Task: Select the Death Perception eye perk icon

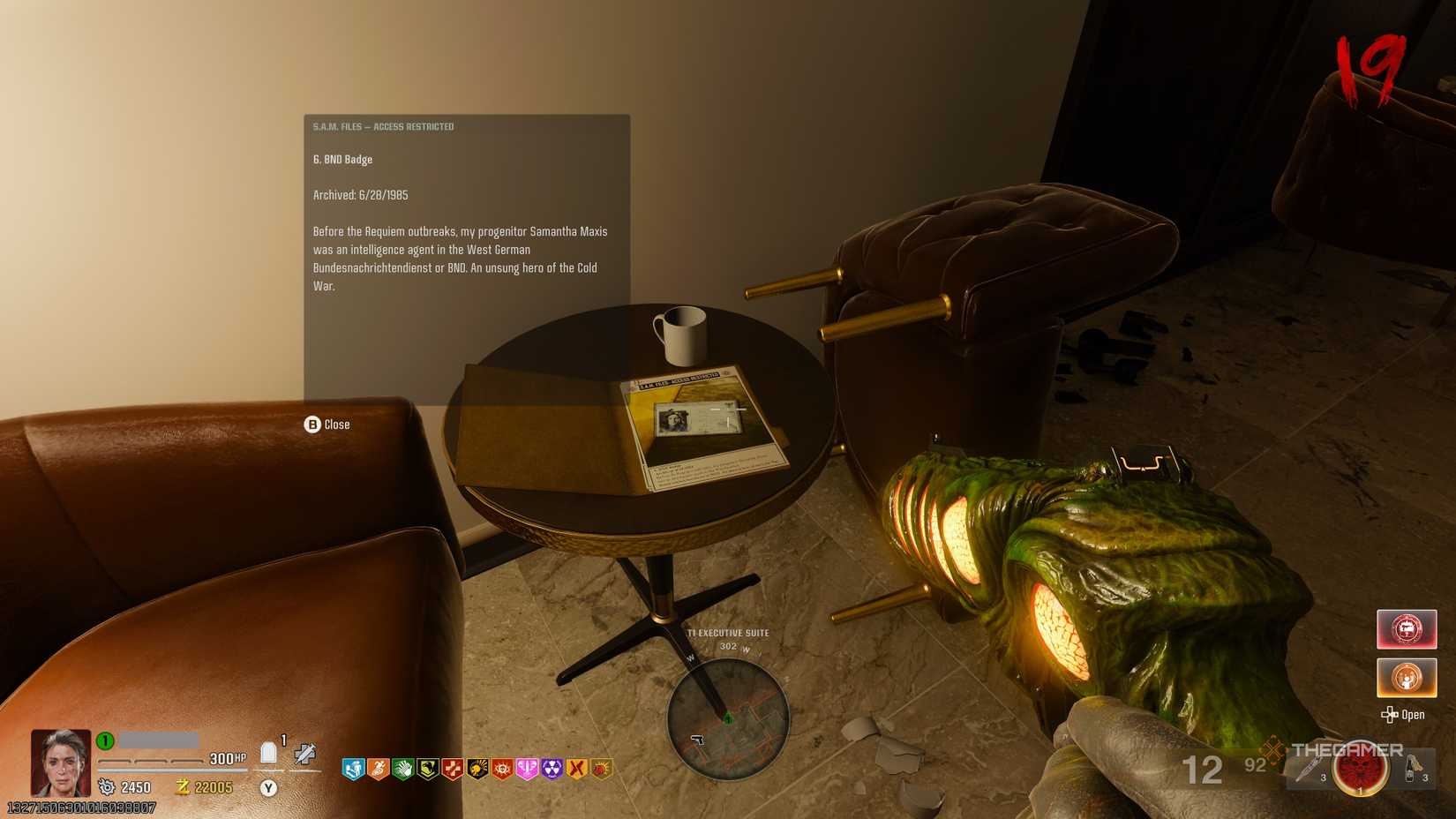Action: coord(501,770)
